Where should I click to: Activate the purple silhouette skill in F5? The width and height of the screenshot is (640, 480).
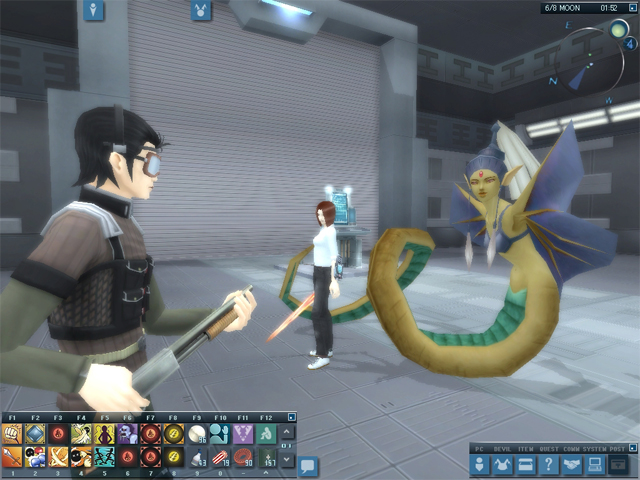[104, 433]
